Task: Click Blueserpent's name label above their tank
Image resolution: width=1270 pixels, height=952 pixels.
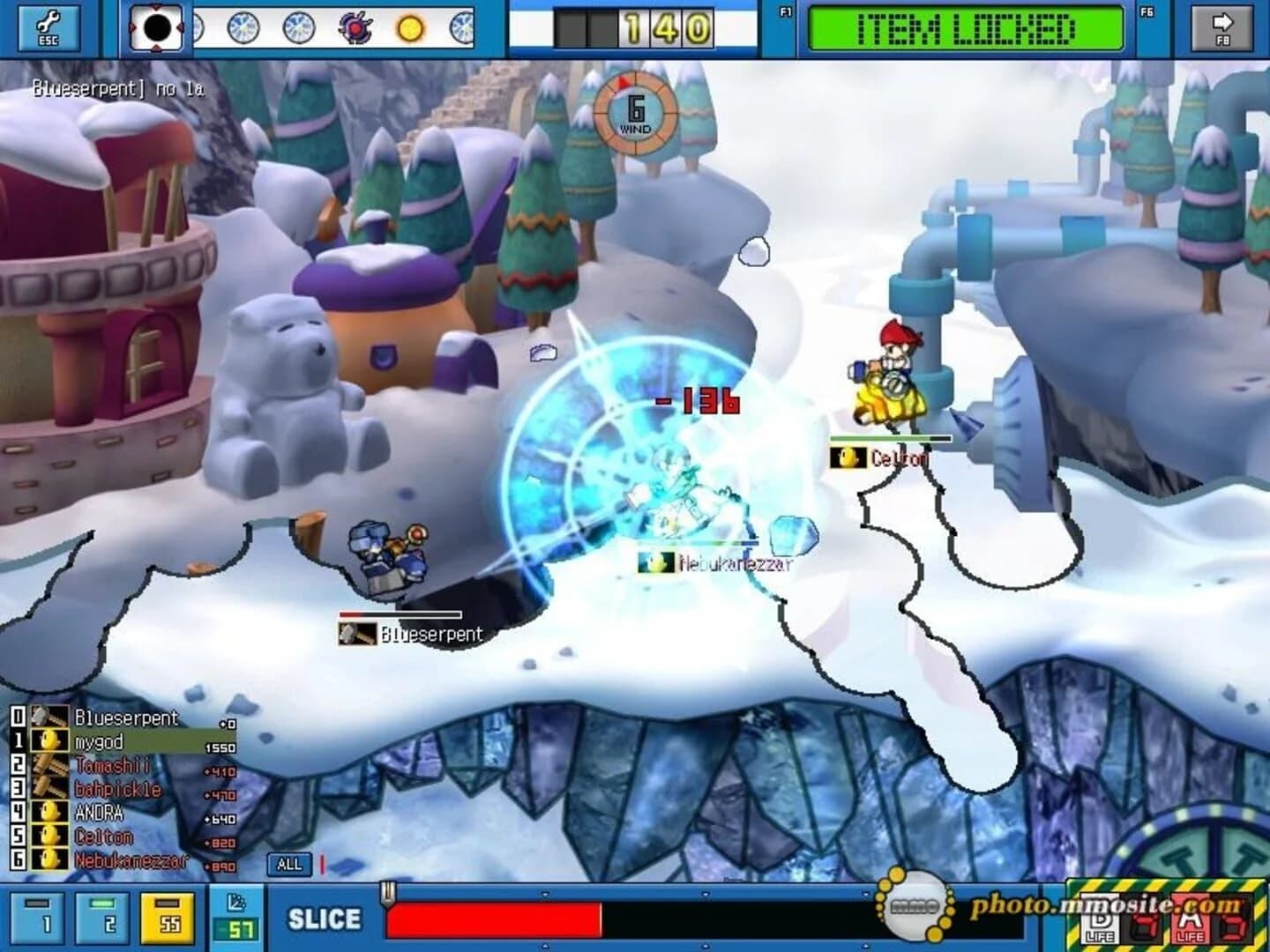Action: [430, 634]
